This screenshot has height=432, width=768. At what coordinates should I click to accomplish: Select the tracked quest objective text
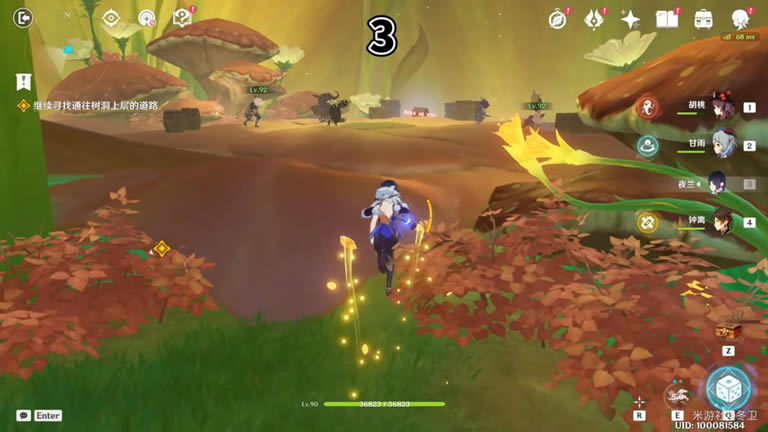click(x=95, y=105)
